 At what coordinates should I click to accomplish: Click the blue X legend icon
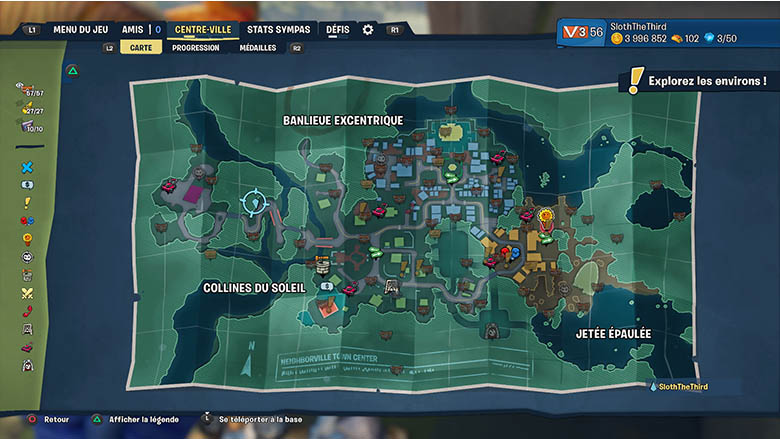[27, 168]
